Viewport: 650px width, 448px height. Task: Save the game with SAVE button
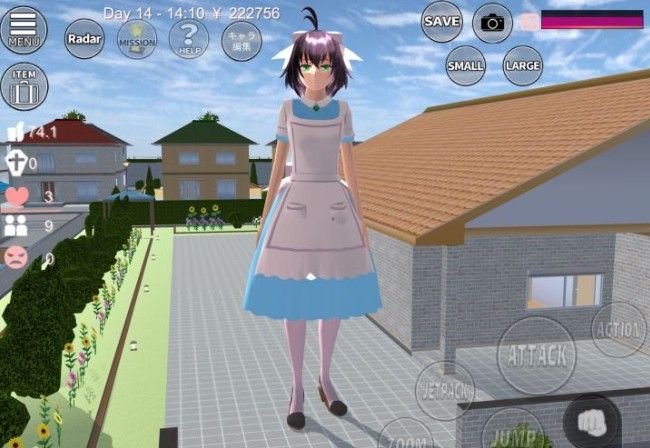[x=441, y=21]
